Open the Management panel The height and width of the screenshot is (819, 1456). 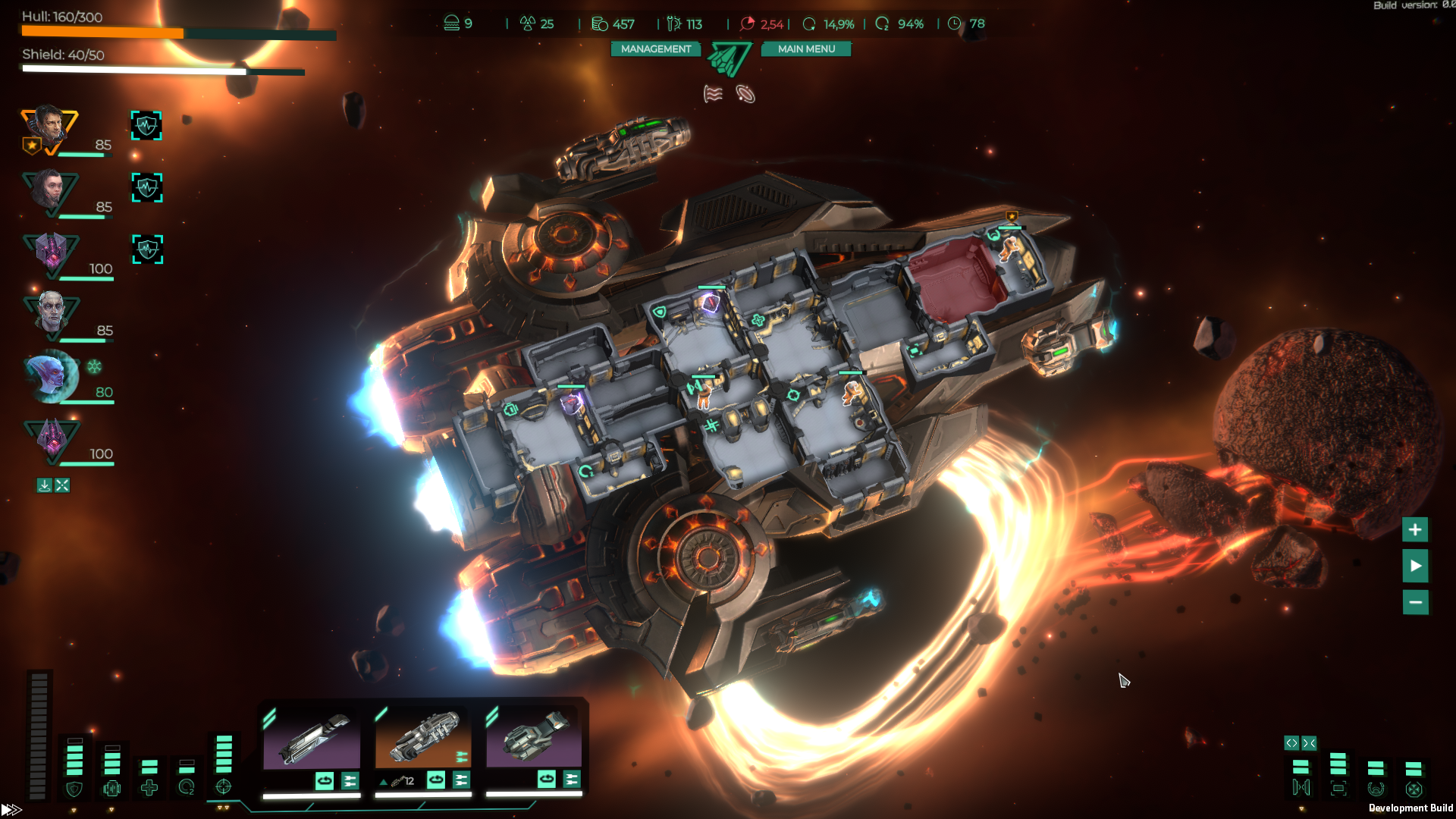tap(656, 49)
